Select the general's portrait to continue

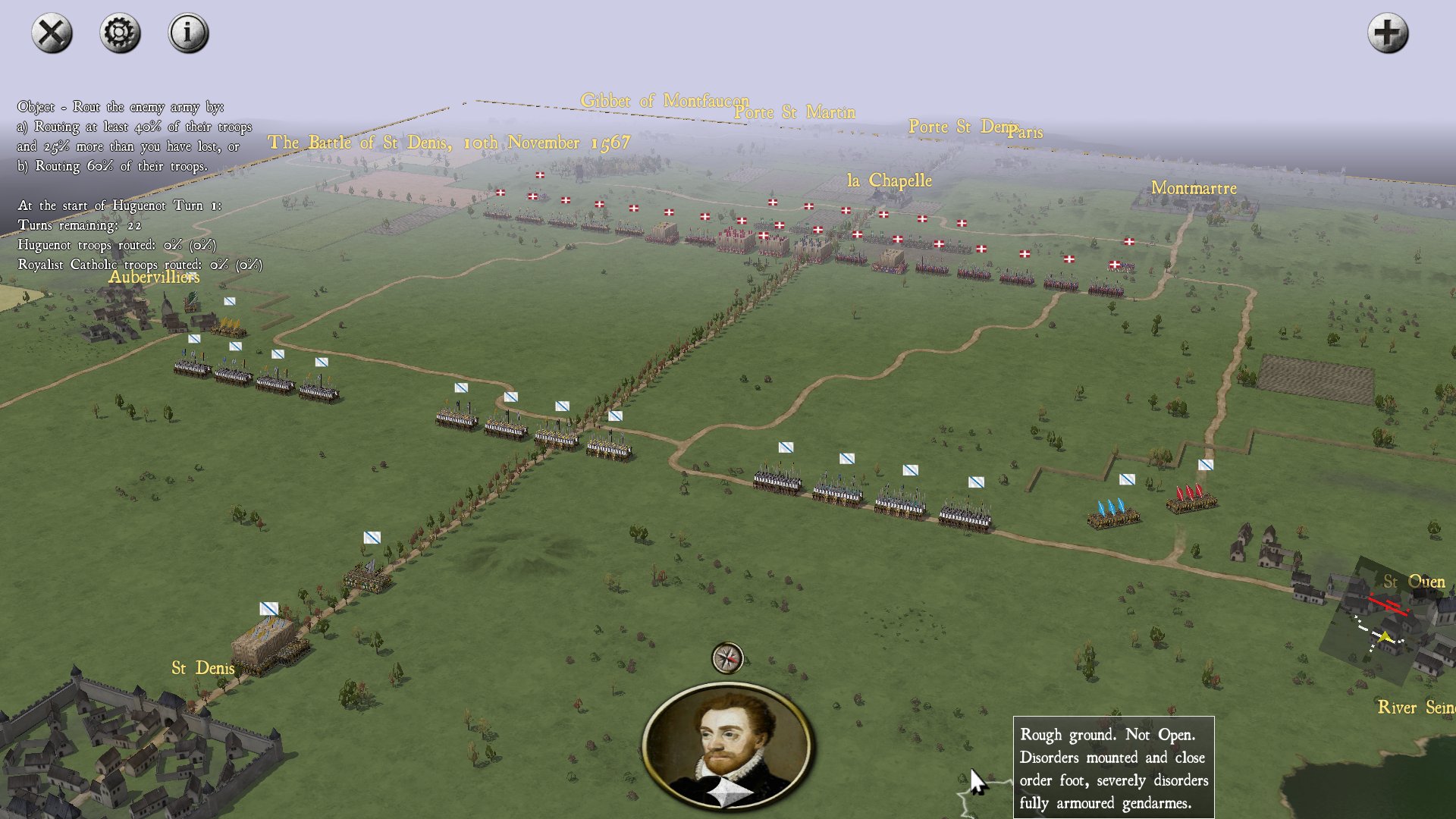click(727, 747)
